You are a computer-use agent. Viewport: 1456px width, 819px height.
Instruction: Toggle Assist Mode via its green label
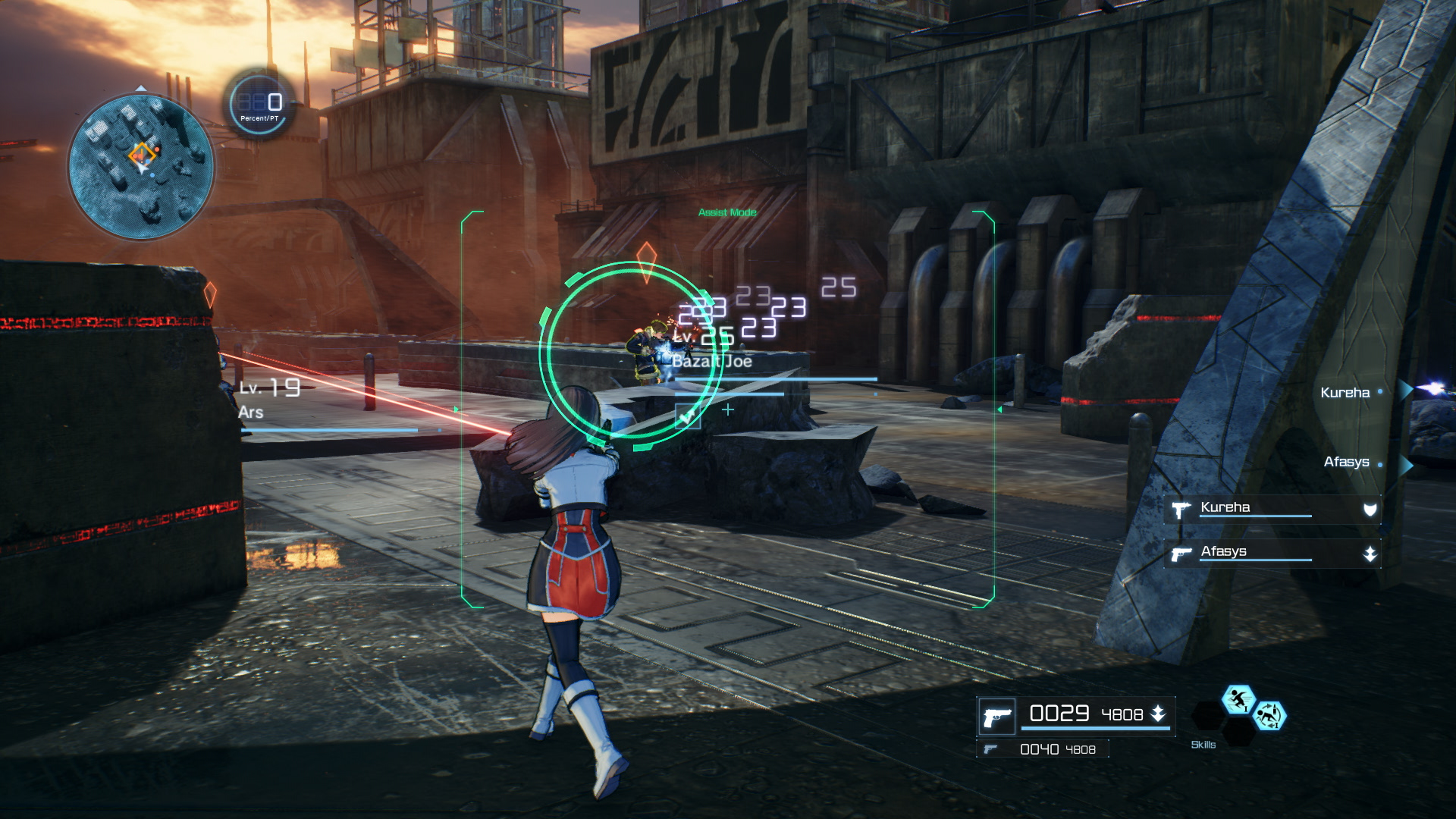(x=727, y=213)
